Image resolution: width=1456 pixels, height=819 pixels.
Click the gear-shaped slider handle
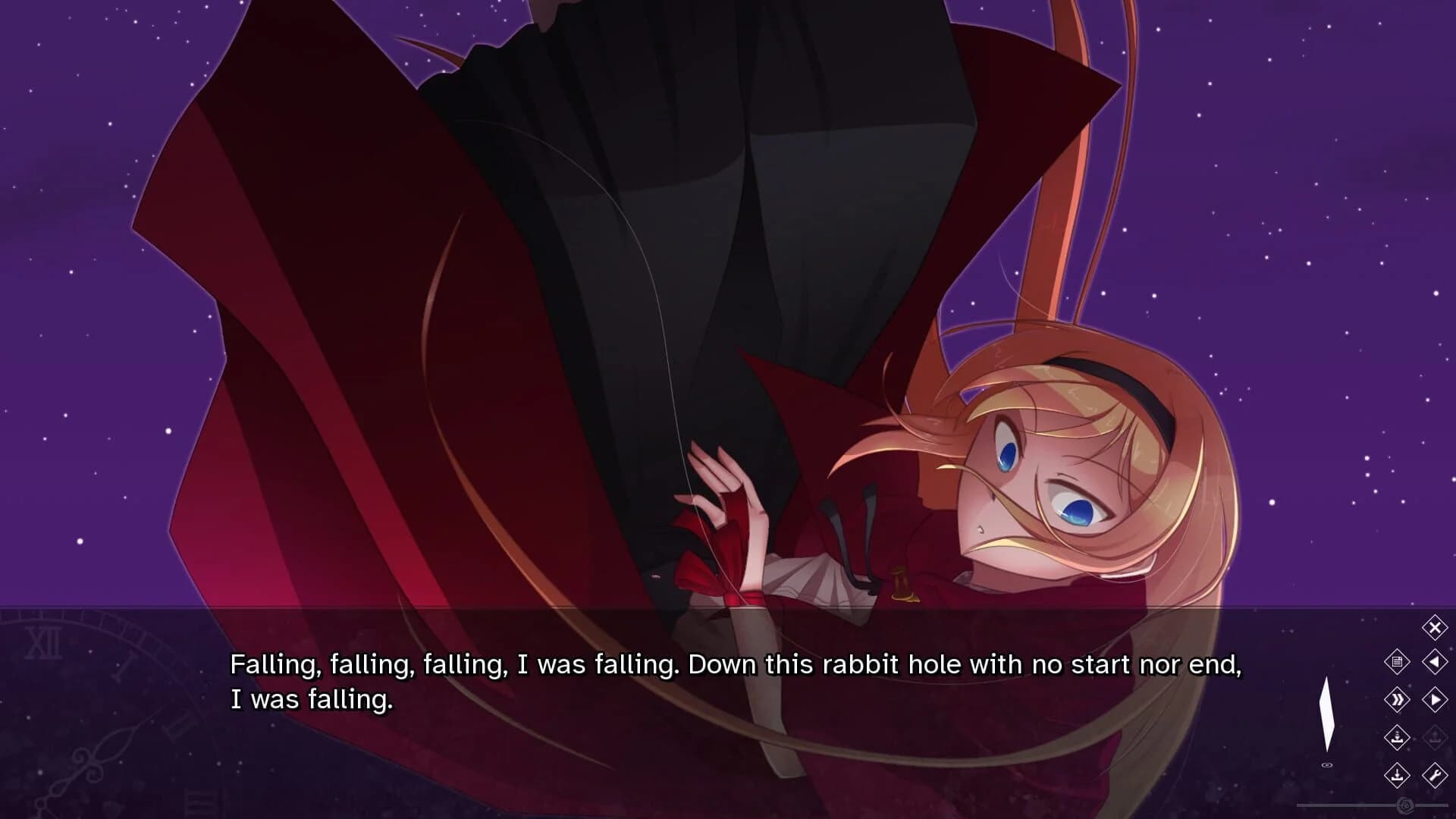pyautogui.click(x=1407, y=805)
